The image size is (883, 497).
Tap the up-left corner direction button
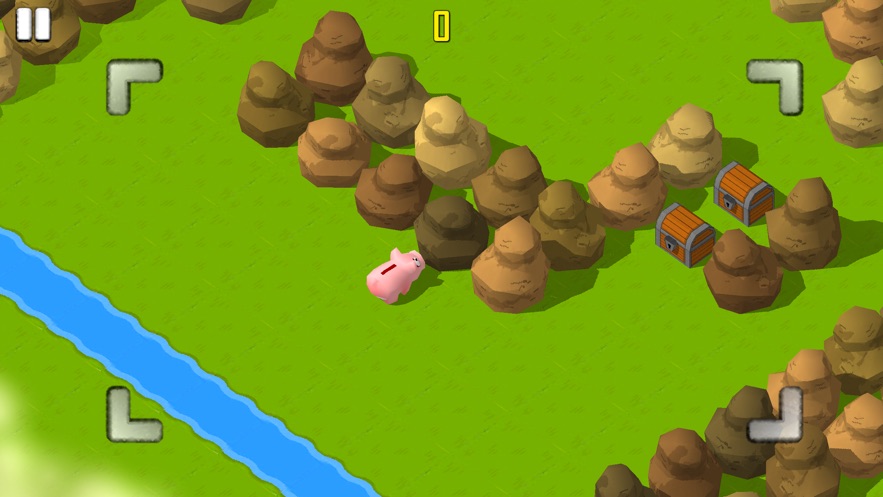click(x=133, y=86)
